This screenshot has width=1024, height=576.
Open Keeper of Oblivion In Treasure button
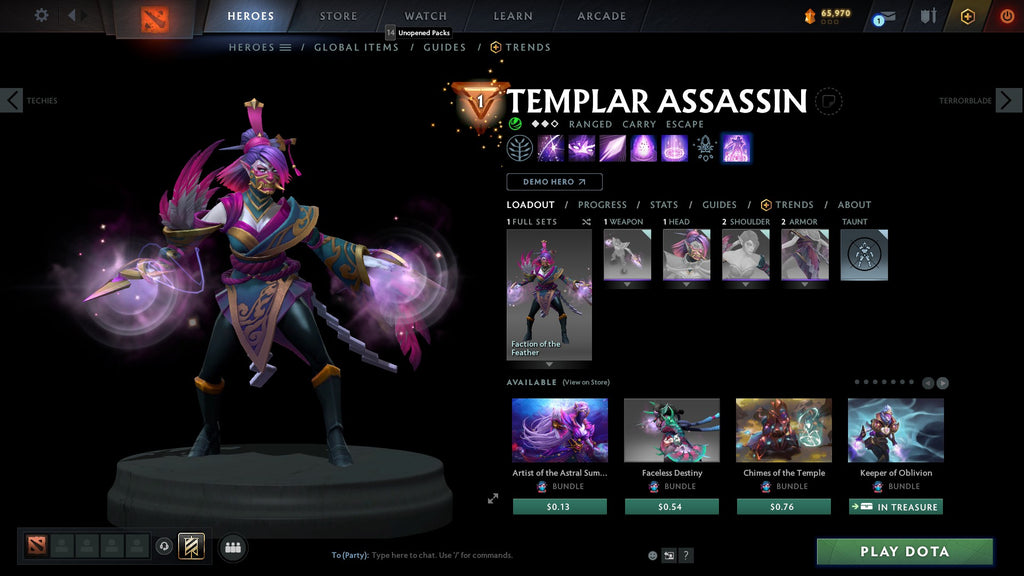896,507
